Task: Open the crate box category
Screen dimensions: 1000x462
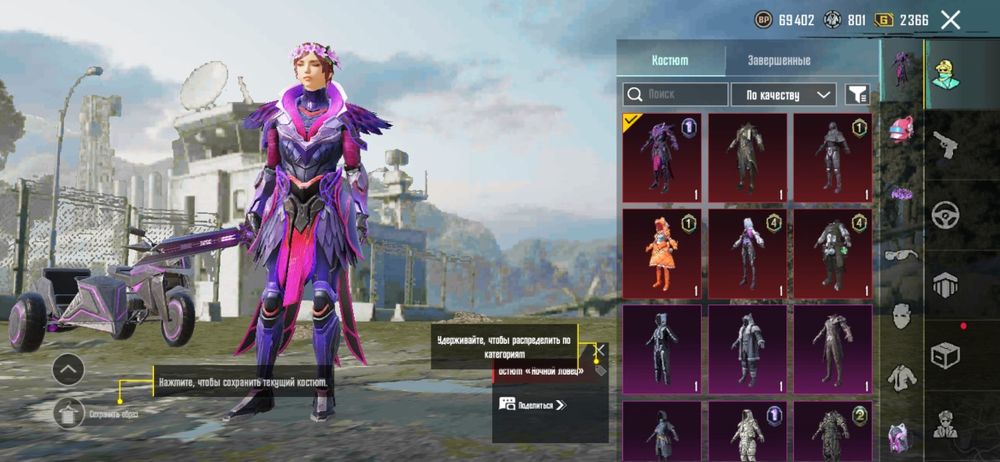Action: coord(945,354)
